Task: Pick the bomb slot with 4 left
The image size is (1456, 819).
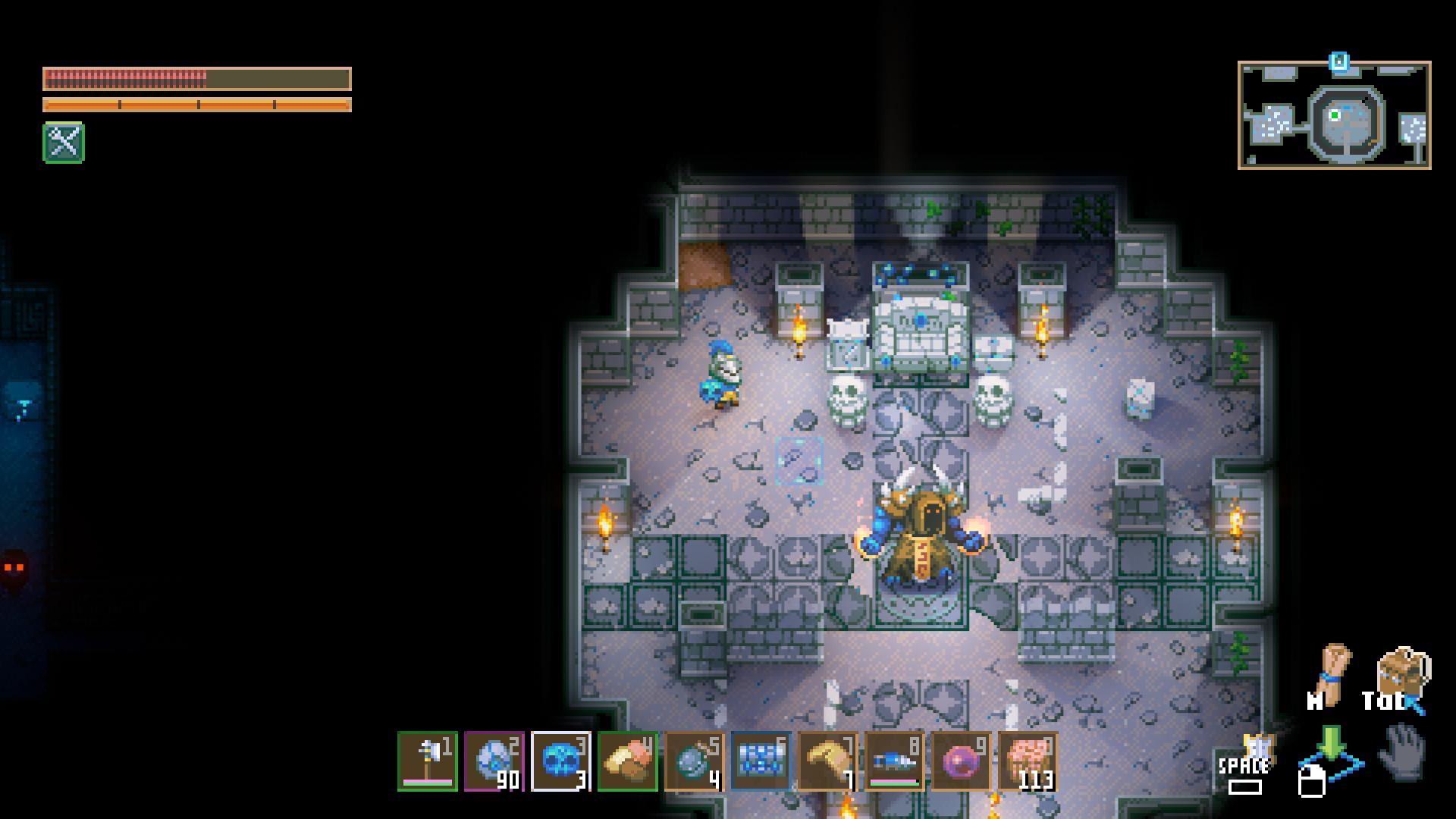Action: point(695,761)
